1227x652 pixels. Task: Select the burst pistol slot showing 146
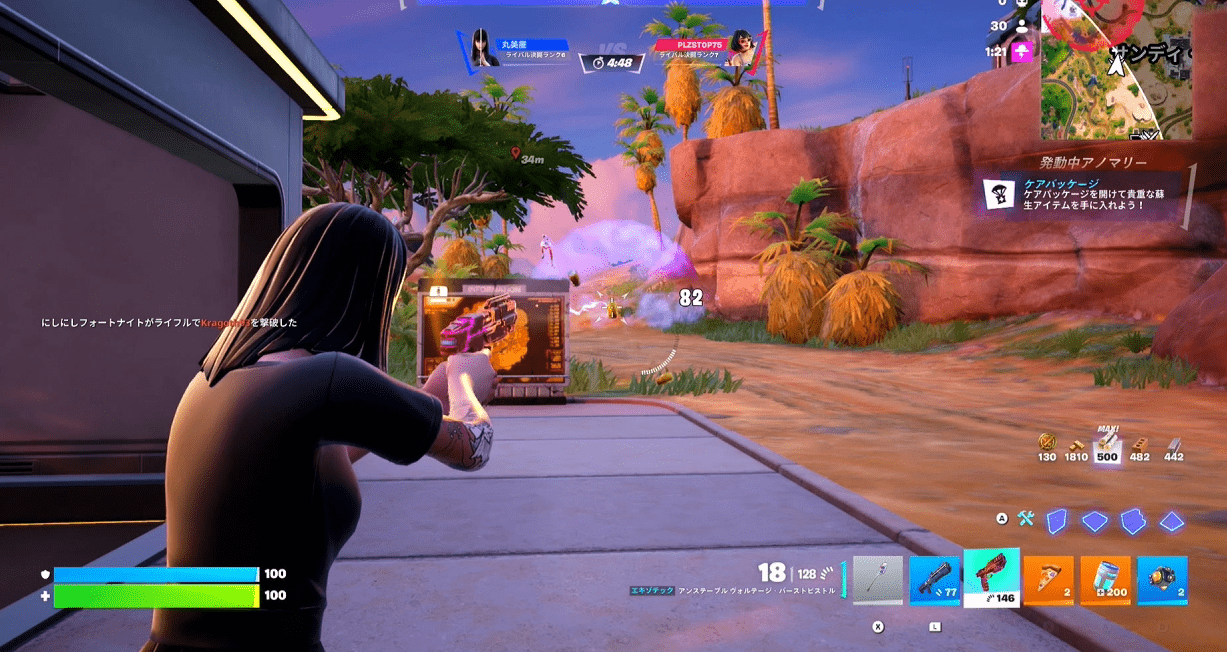(x=991, y=579)
